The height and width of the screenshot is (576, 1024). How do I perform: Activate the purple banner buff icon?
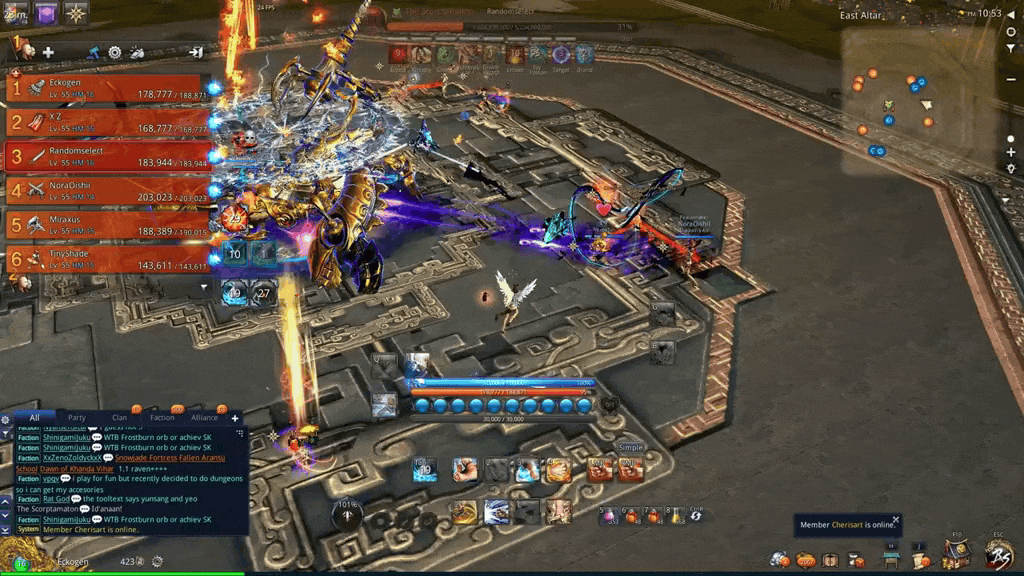point(46,13)
